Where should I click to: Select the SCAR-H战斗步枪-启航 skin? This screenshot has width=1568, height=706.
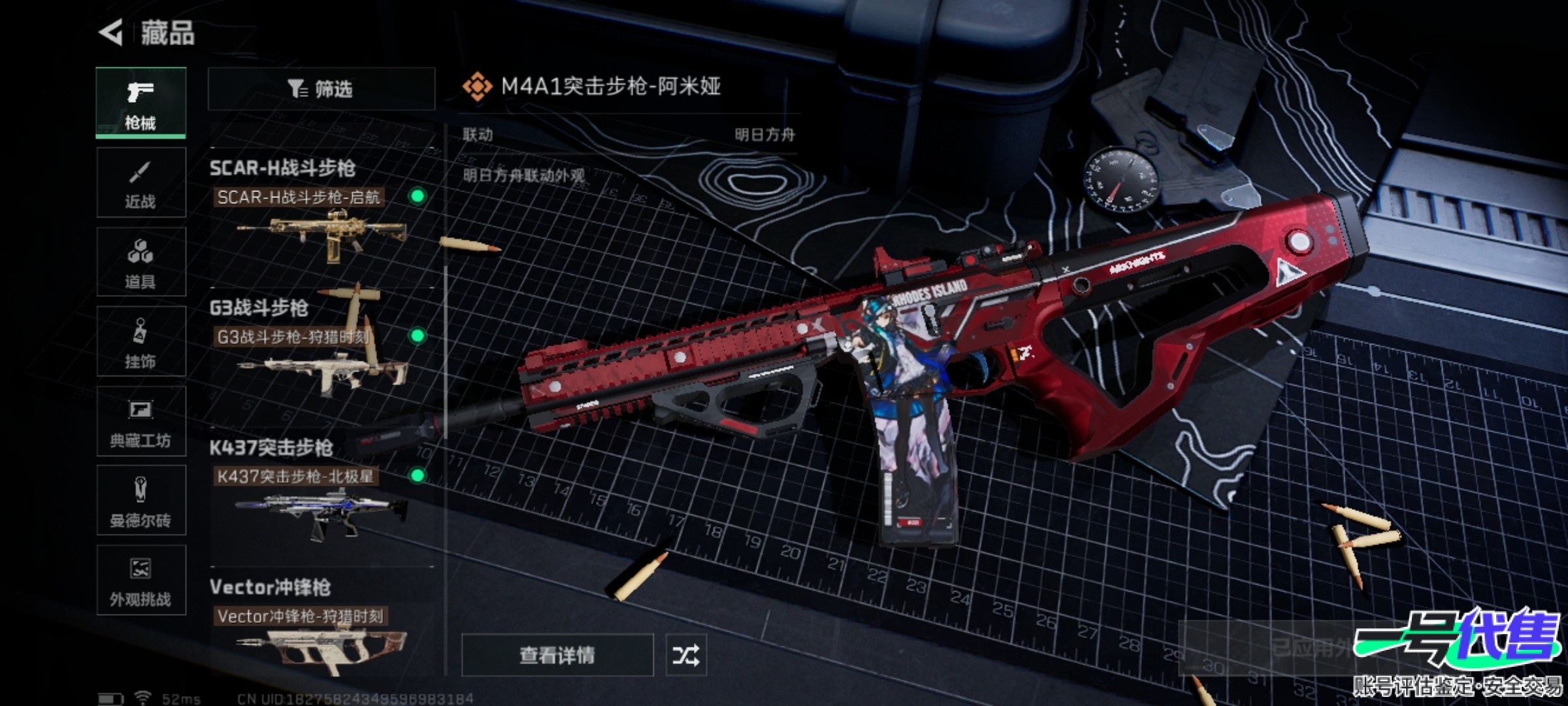coord(320,226)
